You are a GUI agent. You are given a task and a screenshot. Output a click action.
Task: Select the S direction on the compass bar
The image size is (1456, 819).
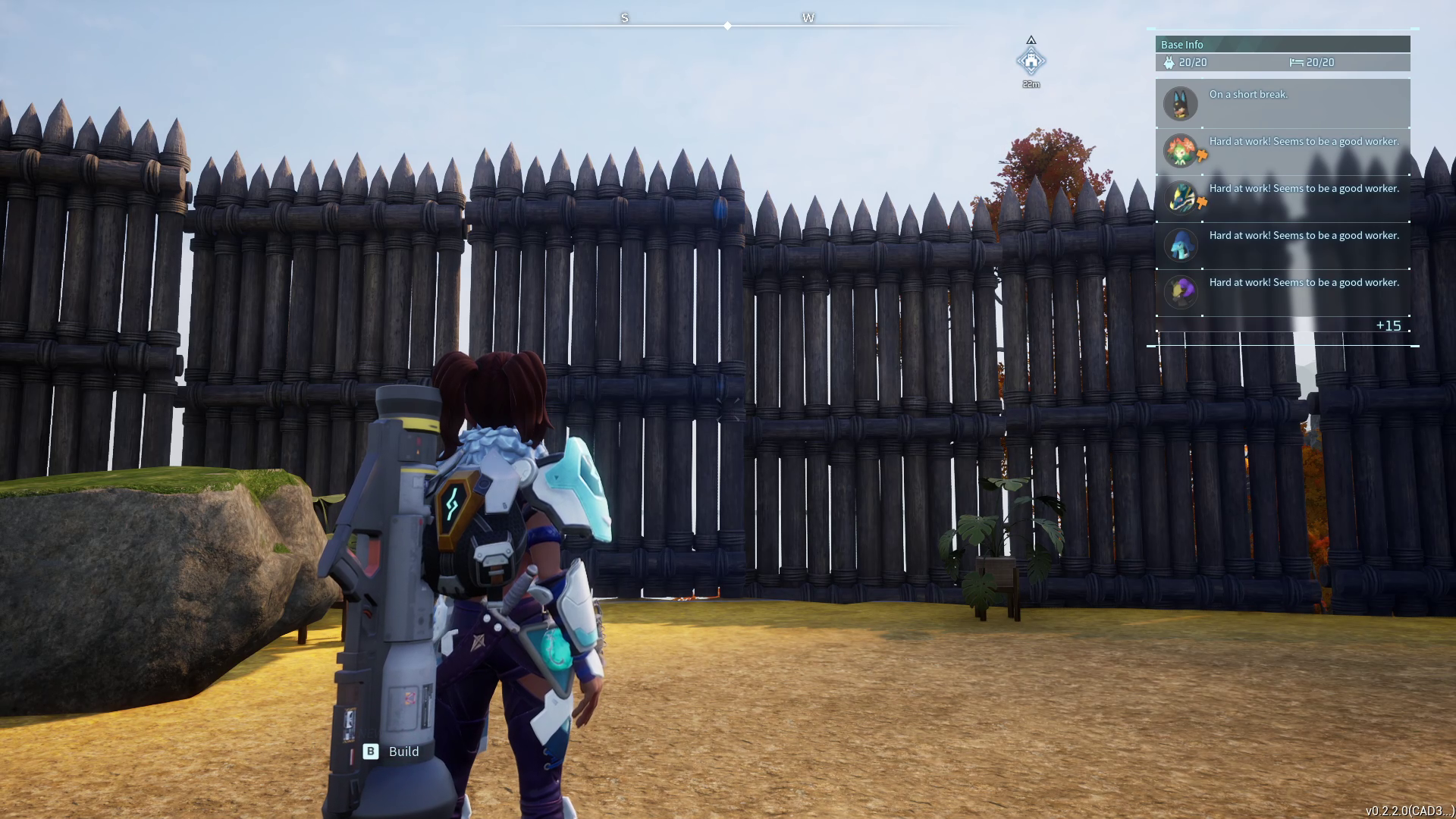(624, 17)
